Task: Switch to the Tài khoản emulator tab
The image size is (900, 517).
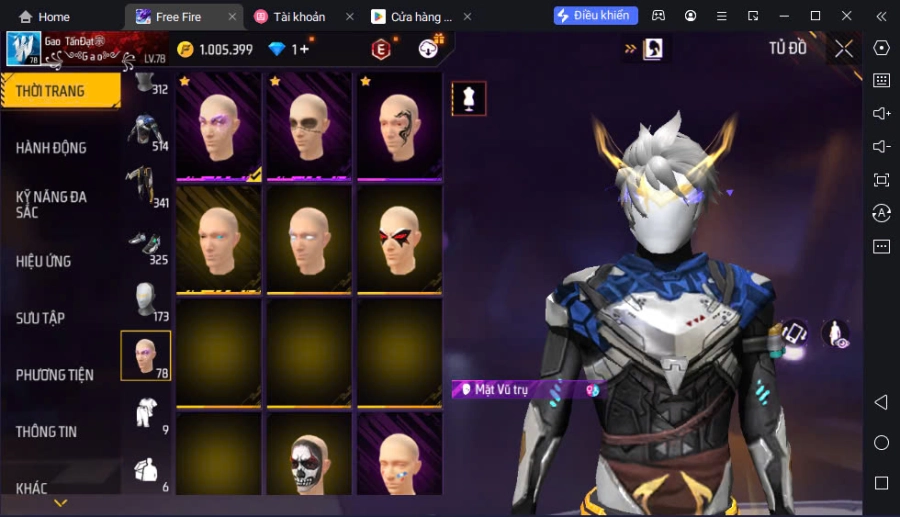Action: click(x=299, y=17)
